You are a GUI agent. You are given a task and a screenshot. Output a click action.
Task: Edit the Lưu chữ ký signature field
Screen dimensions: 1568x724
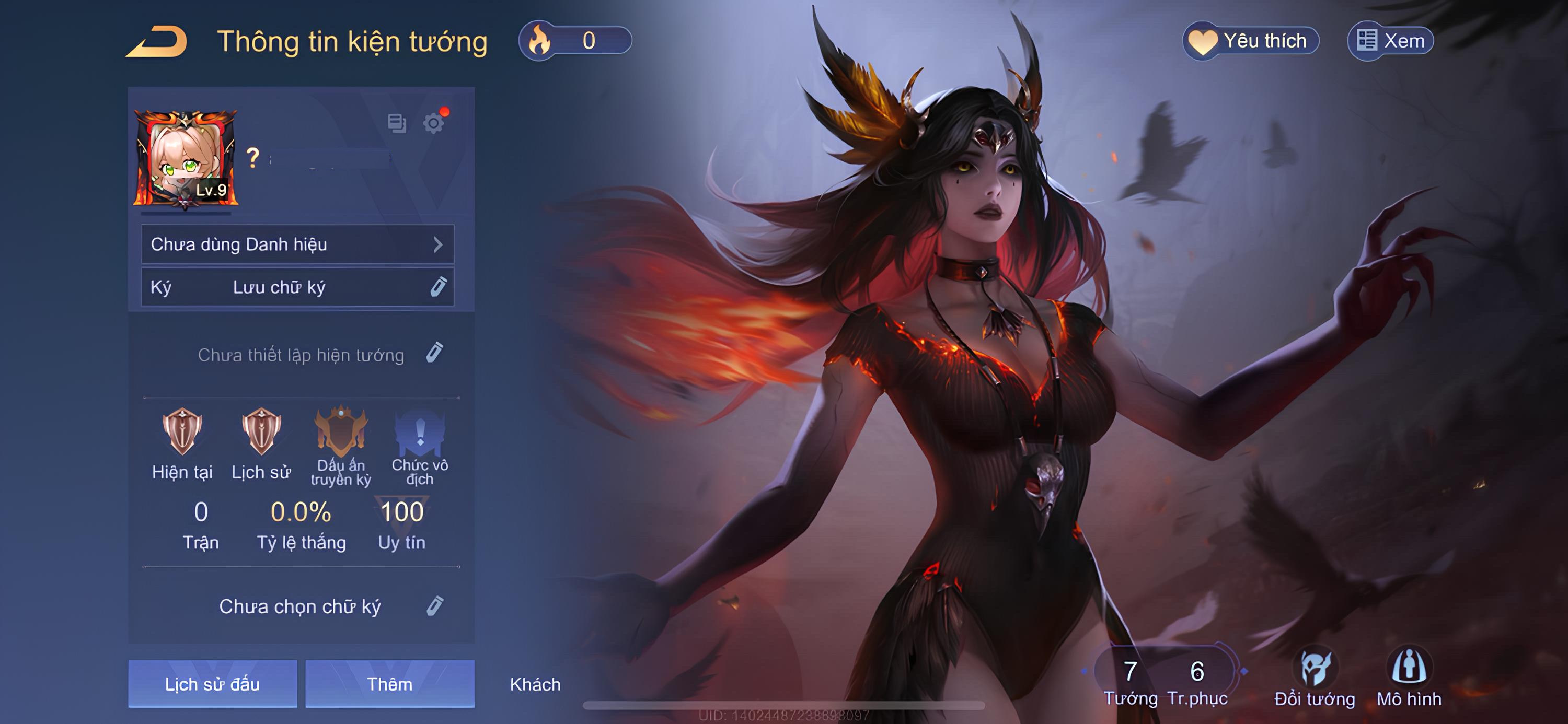tap(439, 287)
